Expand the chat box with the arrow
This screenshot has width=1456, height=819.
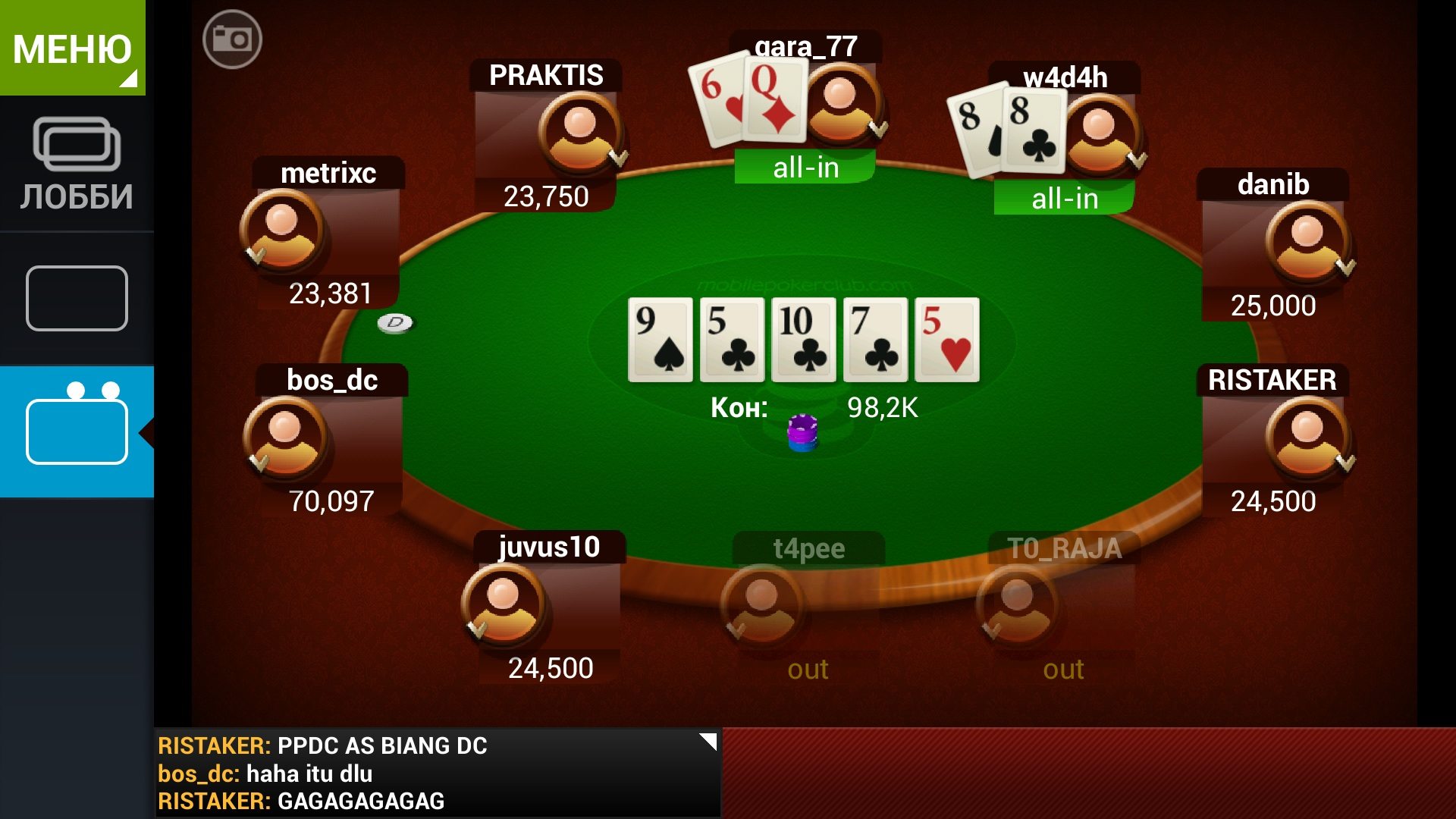pyautogui.click(x=708, y=742)
